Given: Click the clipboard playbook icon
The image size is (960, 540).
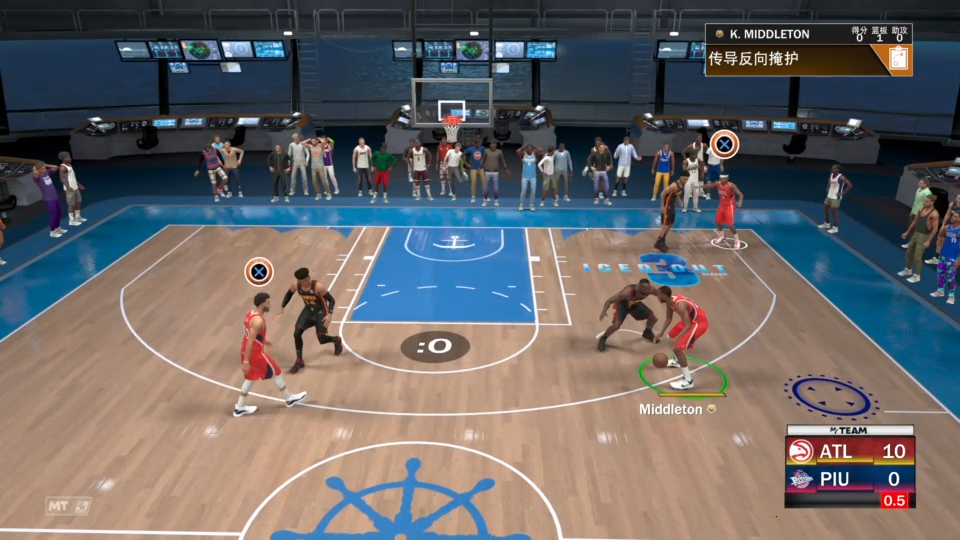Looking at the screenshot, I should point(898,59).
